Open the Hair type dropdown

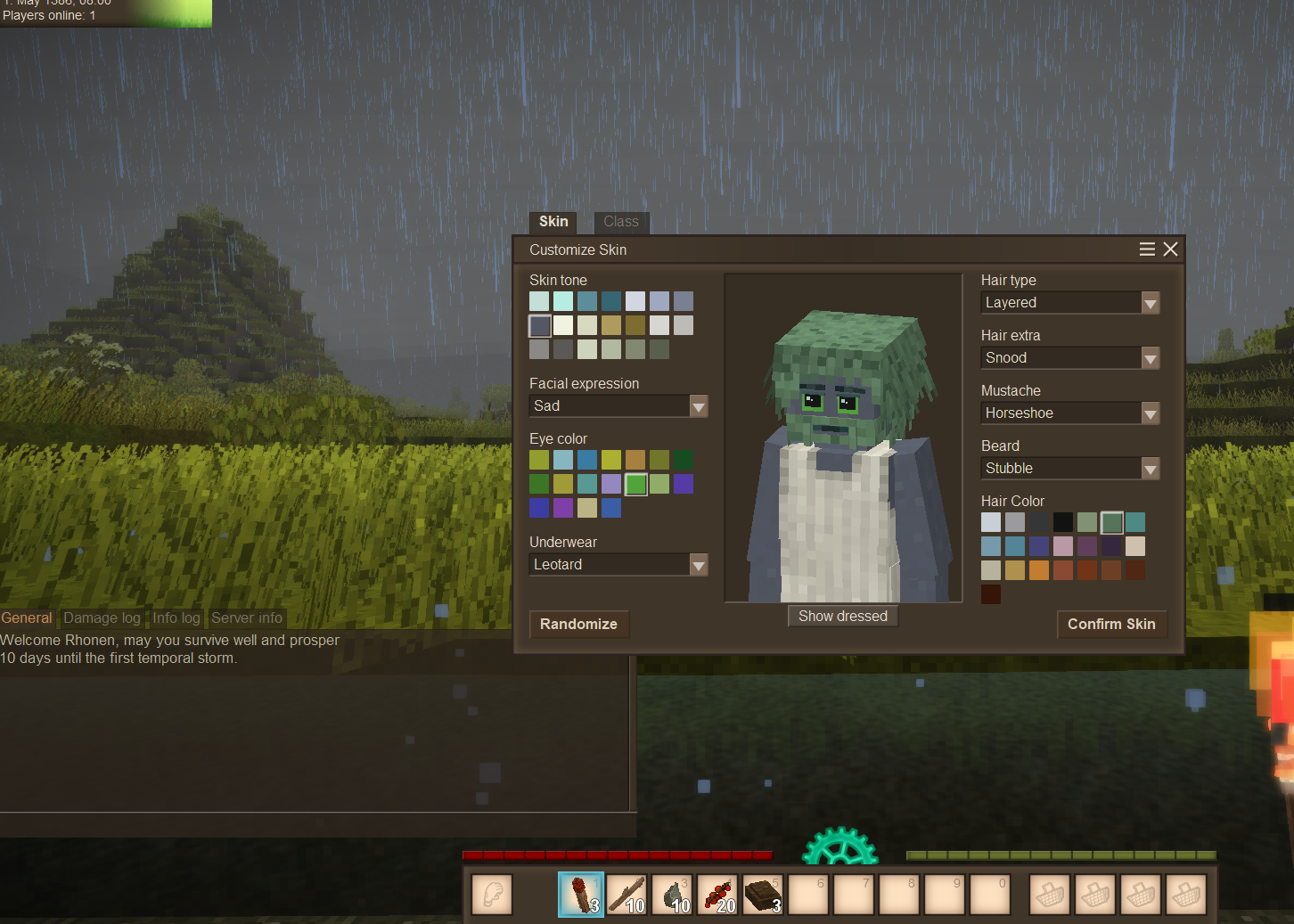pos(1150,303)
